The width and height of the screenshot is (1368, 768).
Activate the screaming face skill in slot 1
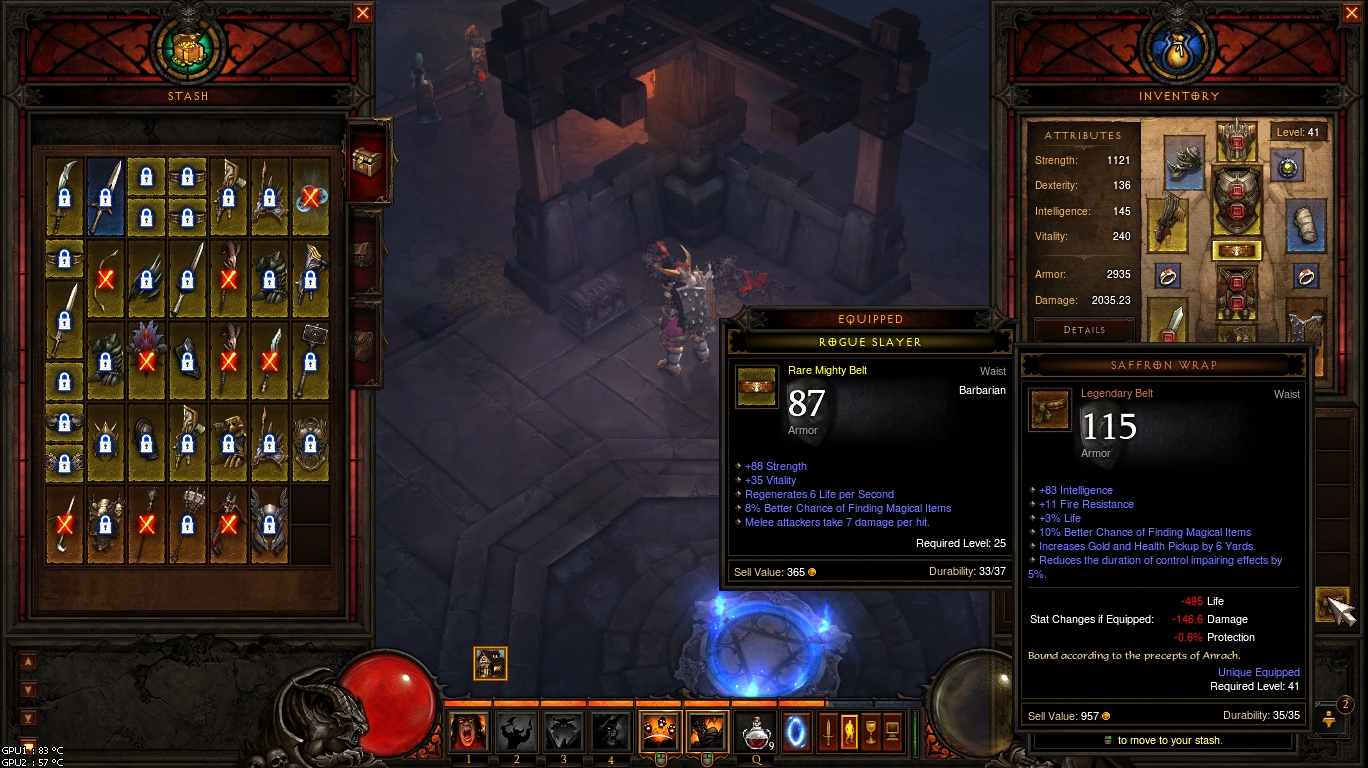[x=468, y=732]
